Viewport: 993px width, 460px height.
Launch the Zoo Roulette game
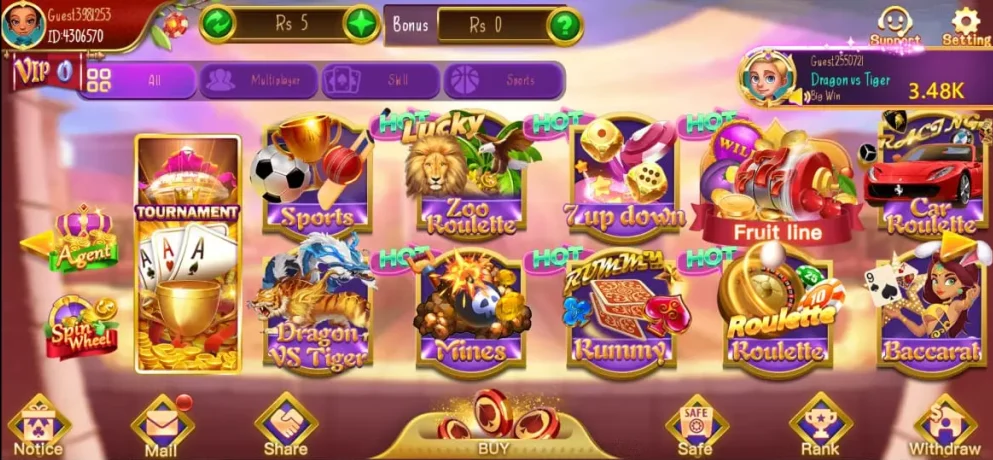point(470,177)
